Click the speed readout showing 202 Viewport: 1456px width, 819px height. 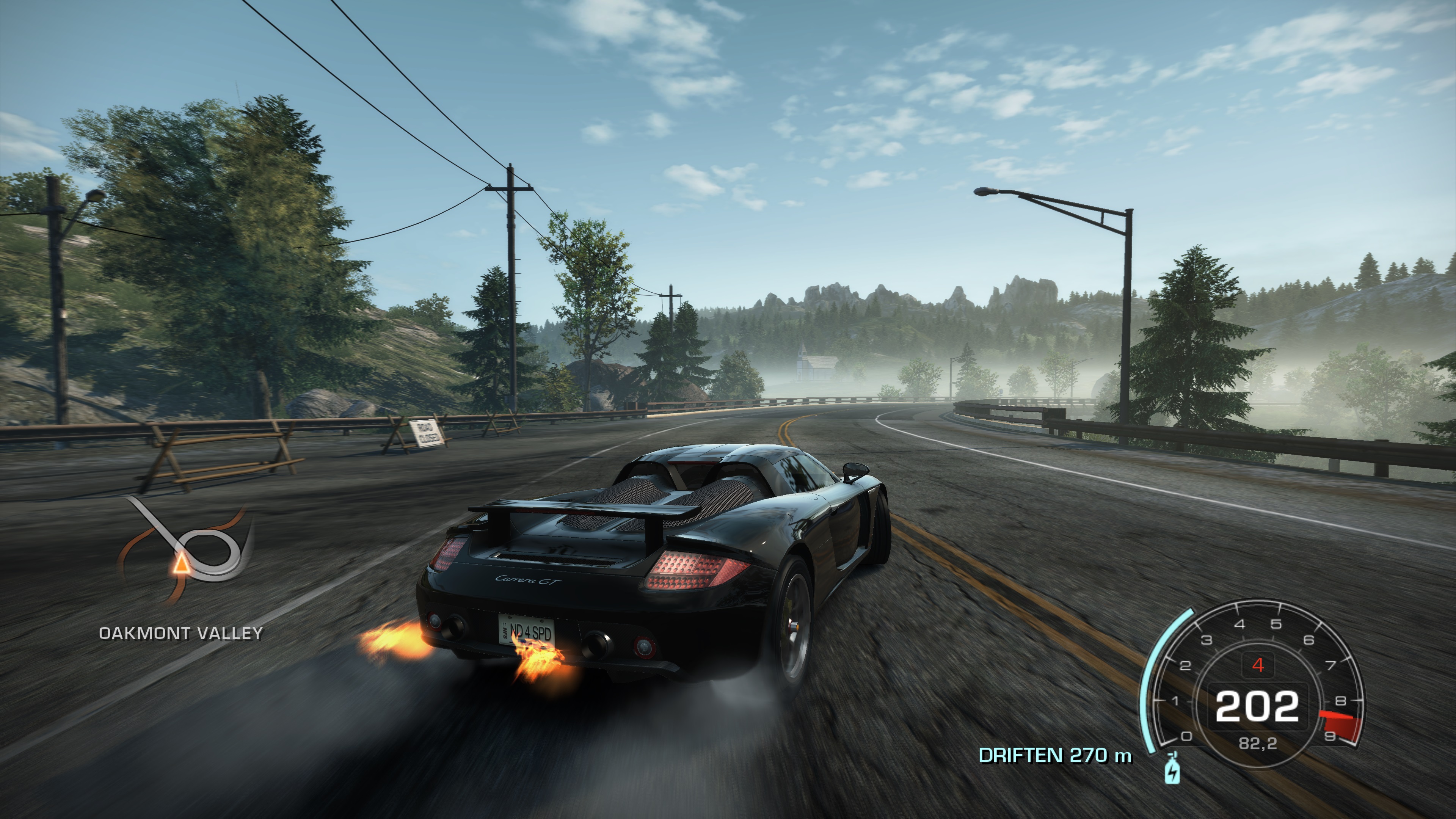coord(1258,705)
